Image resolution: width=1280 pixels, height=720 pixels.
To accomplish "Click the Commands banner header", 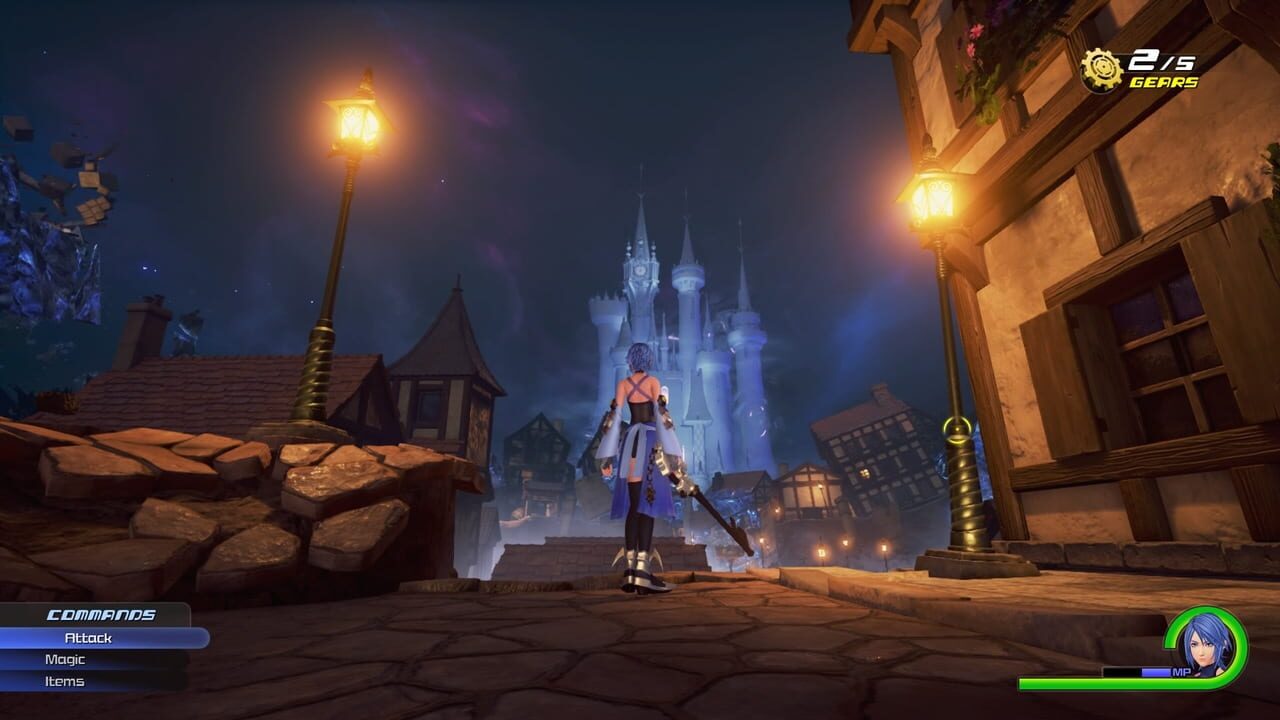I will (100, 615).
